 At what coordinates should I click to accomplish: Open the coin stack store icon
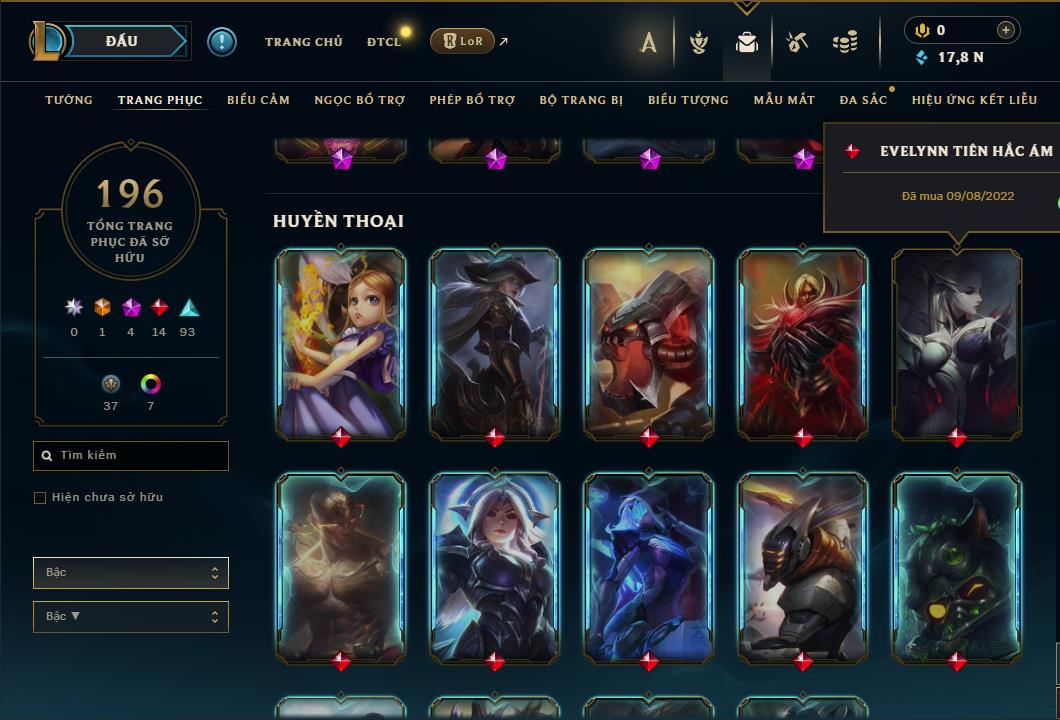click(845, 42)
